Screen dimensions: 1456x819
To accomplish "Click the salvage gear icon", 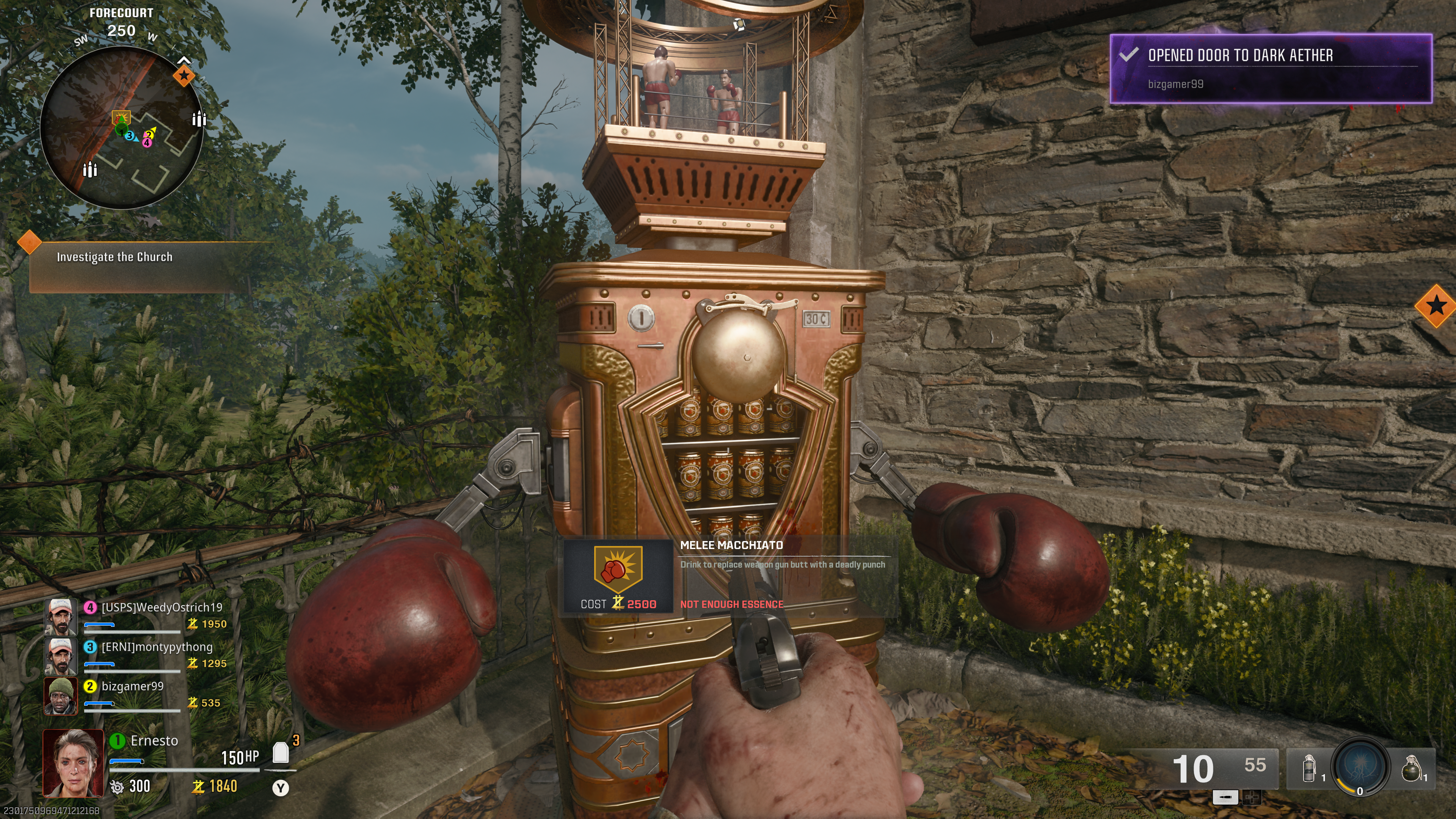I will pos(117,787).
